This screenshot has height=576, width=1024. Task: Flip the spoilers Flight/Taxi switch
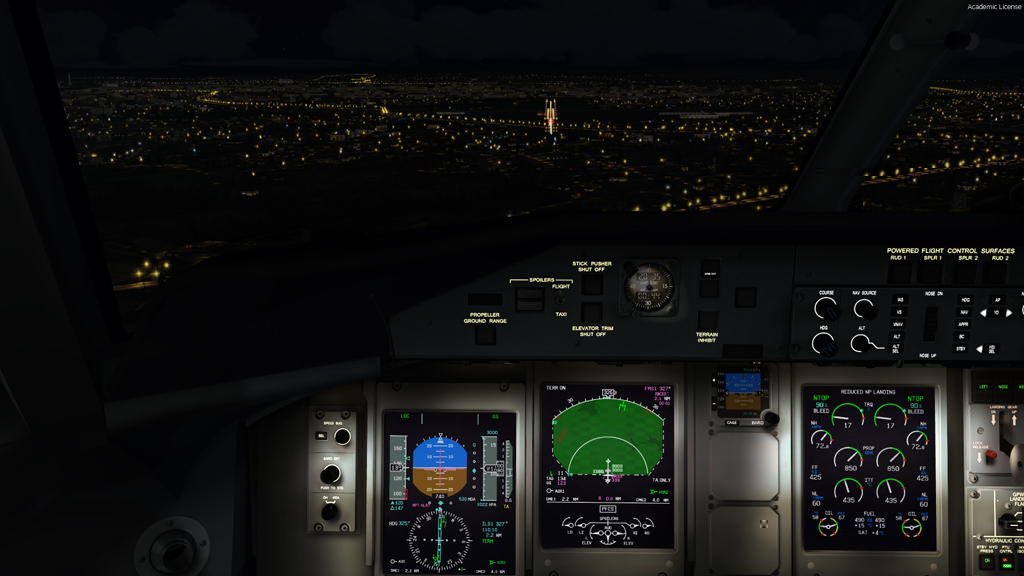(559, 299)
